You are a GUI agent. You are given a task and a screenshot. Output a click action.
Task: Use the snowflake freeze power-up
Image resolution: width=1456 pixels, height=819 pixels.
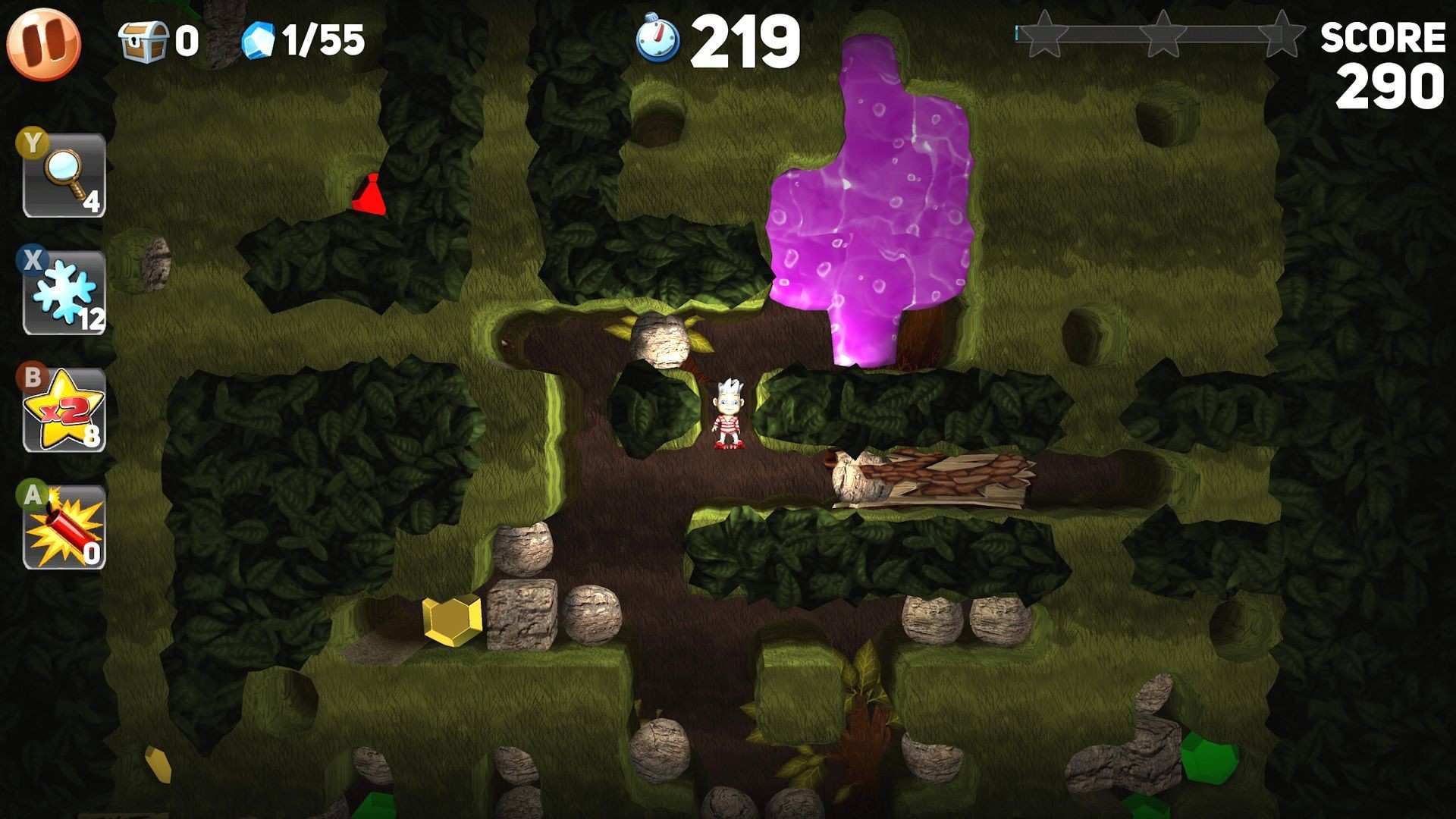(64, 292)
